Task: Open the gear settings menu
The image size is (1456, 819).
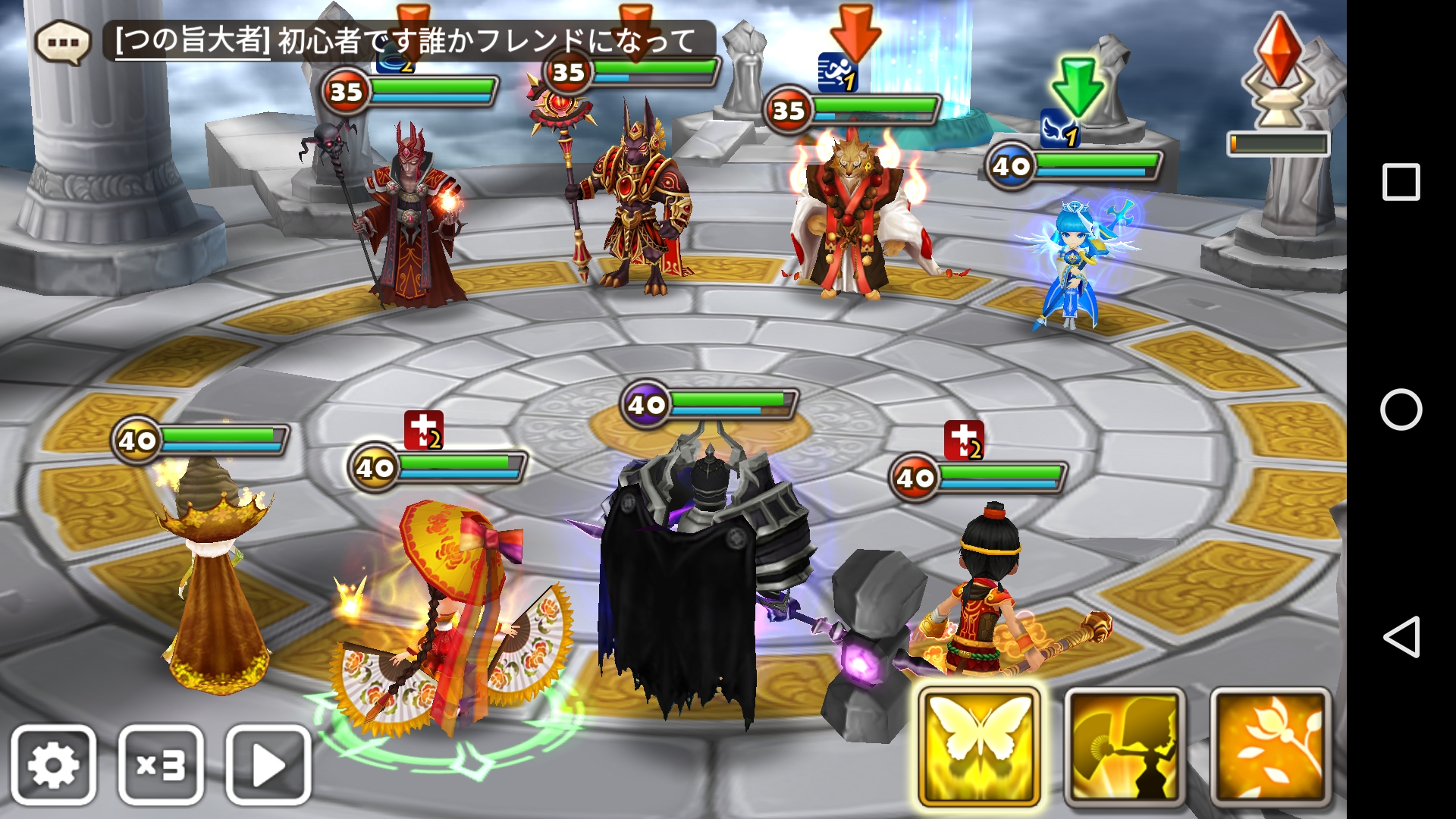Action: [53, 764]
